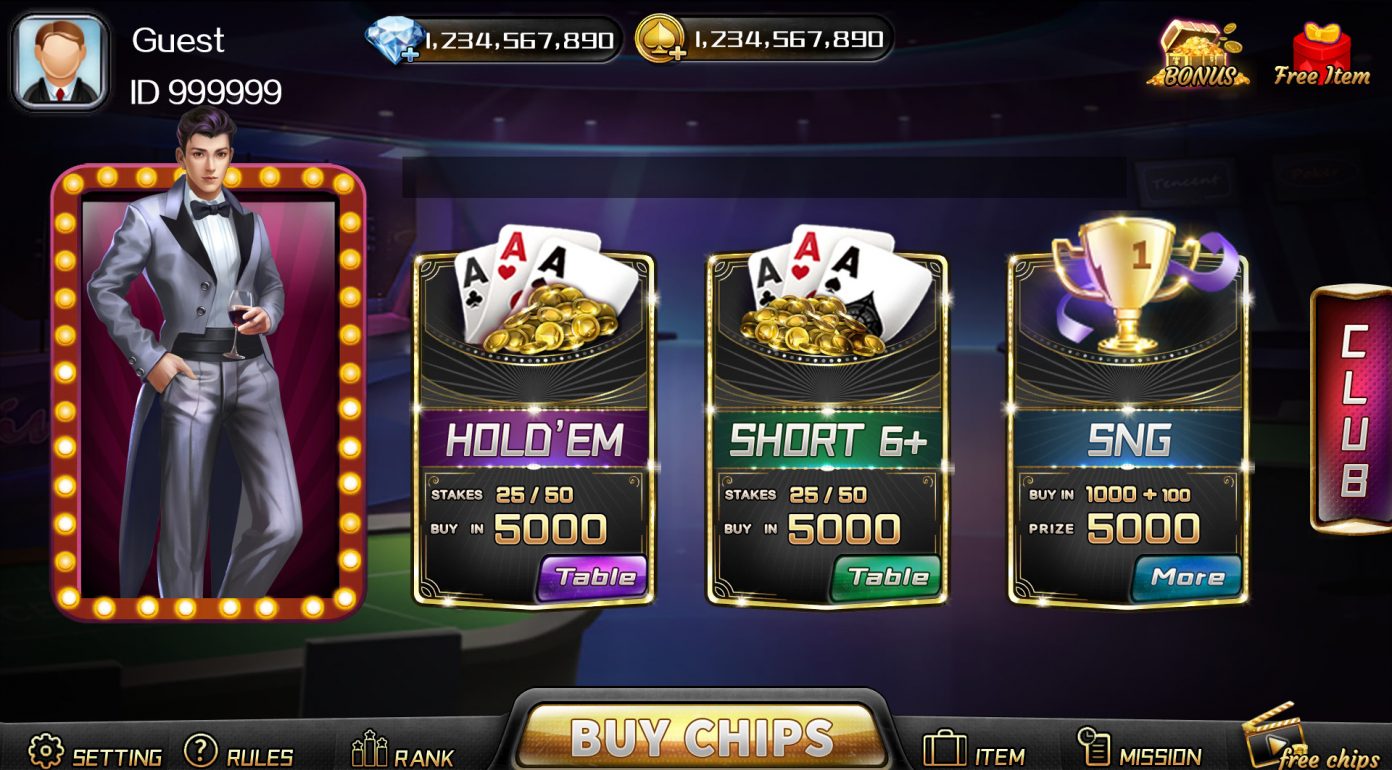
Task: Show the Rank leaderboard
Action: 403,754
